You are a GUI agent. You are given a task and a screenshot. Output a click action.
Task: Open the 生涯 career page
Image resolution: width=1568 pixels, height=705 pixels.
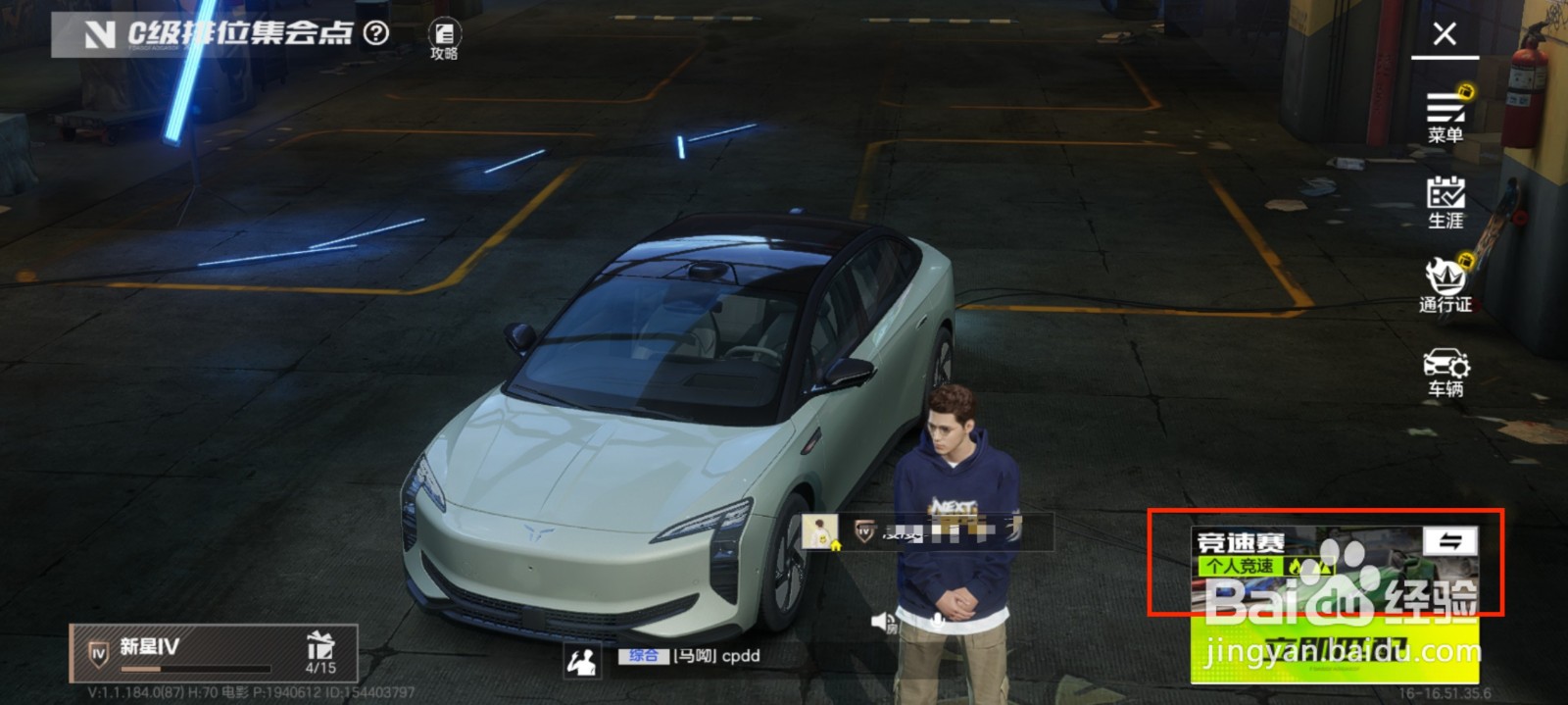point(1445,202)
